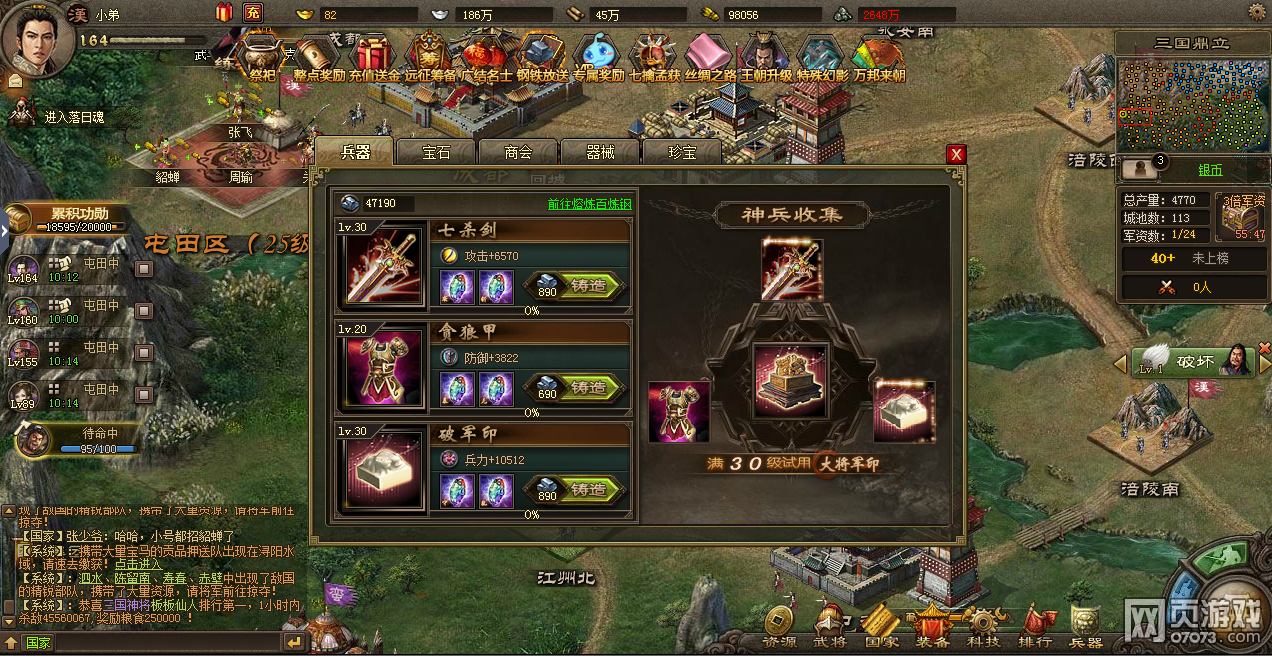The width and height of the screenshot is (1272, 656).
Task: Switch to the 宝石 tab
Action: (436, 152)
